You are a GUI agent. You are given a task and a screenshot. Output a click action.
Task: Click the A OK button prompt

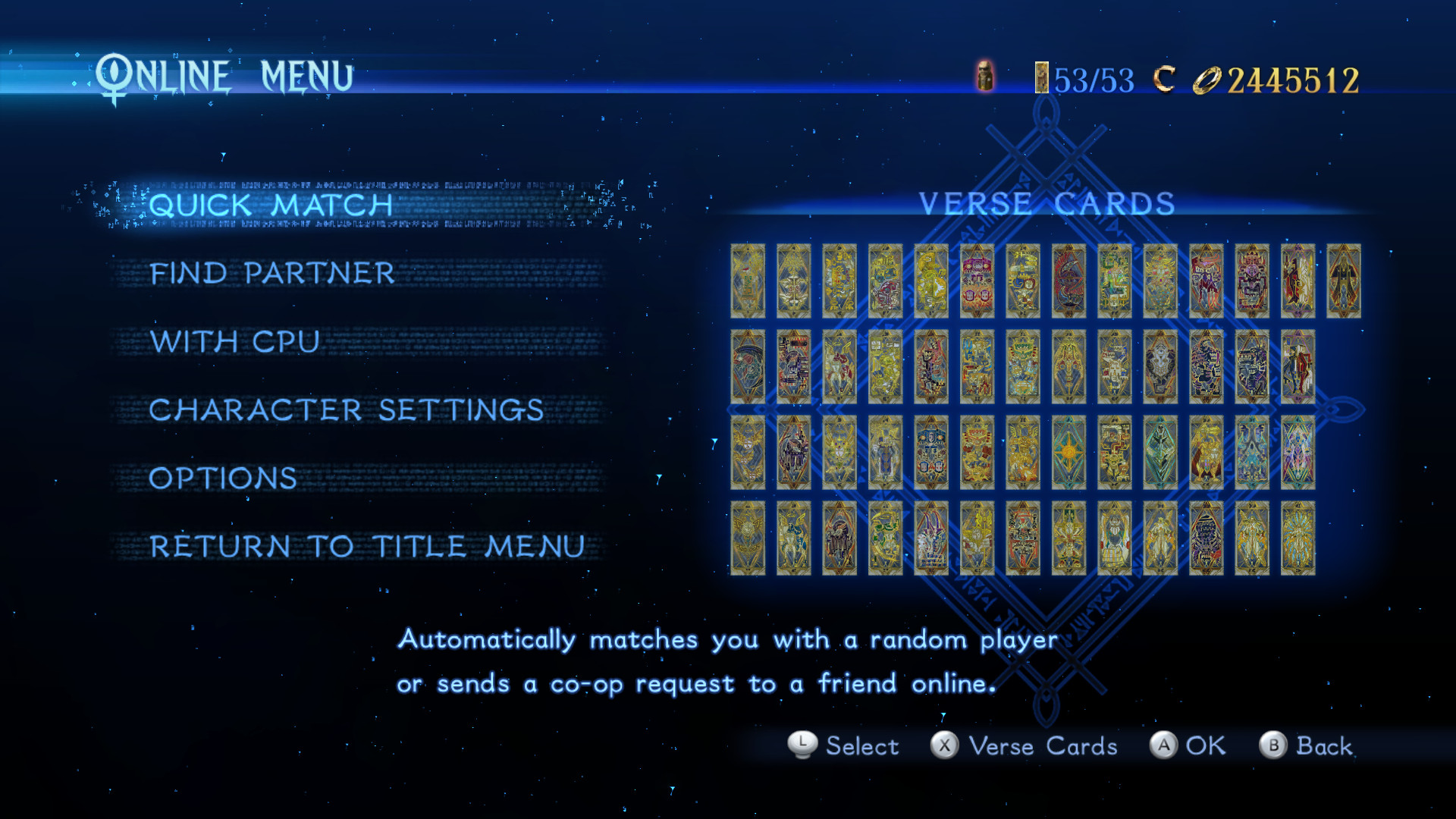click(1191, 746)
